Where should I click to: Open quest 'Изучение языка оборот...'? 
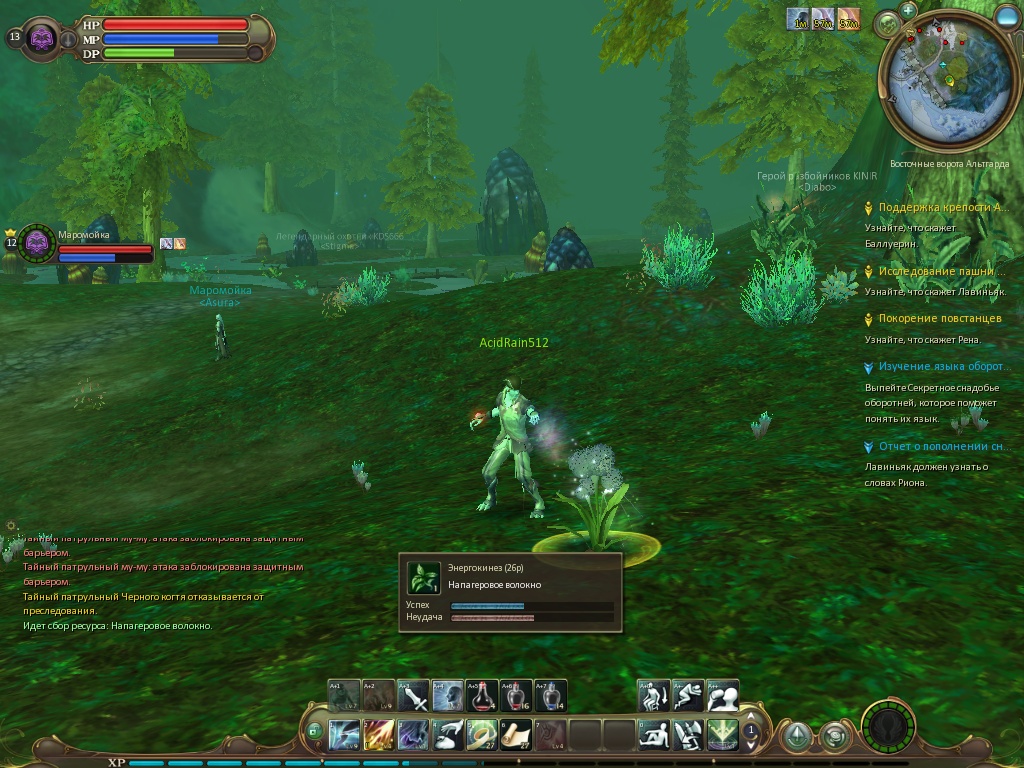941,366
